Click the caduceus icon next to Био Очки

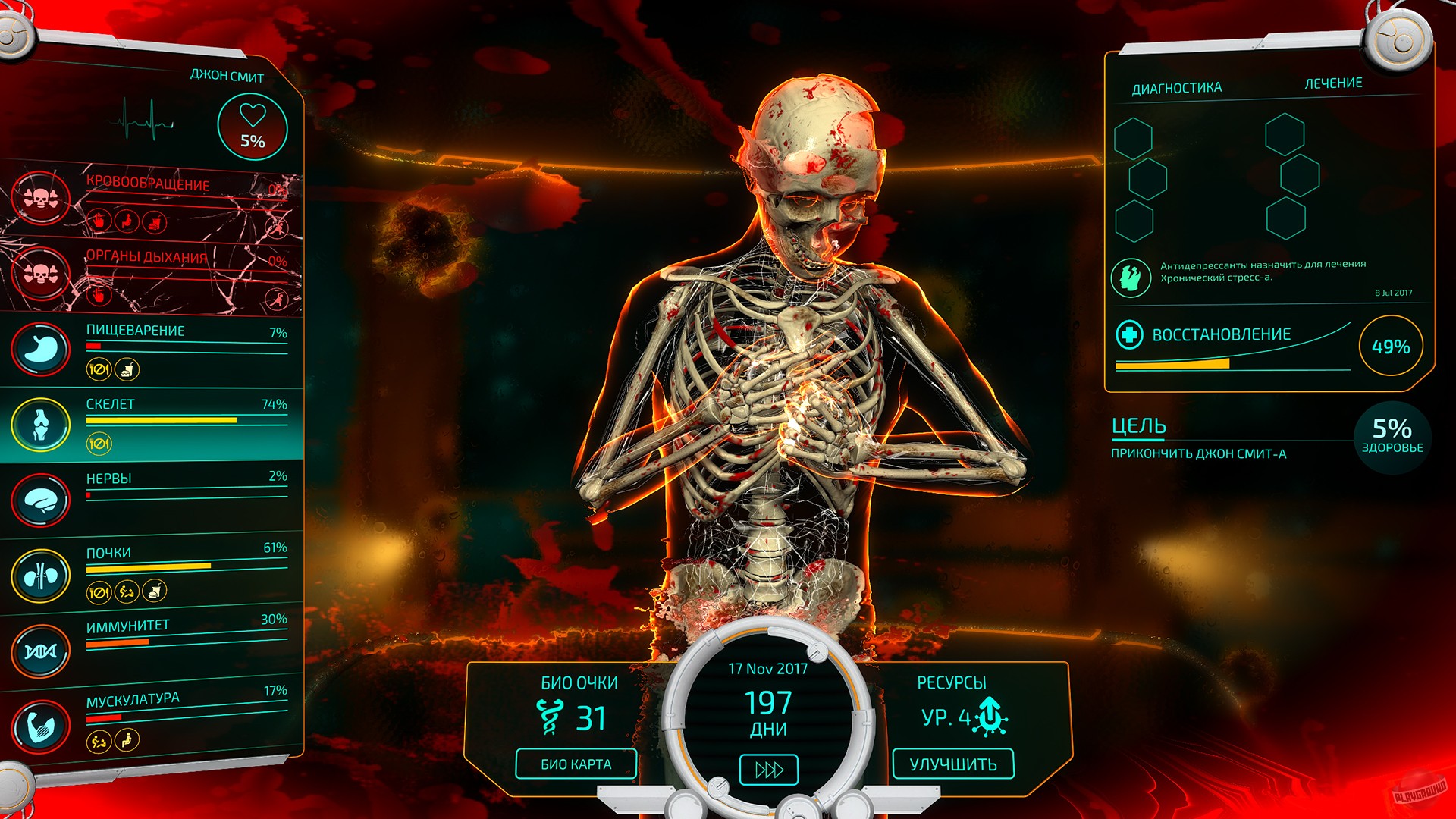pos(551,715)
